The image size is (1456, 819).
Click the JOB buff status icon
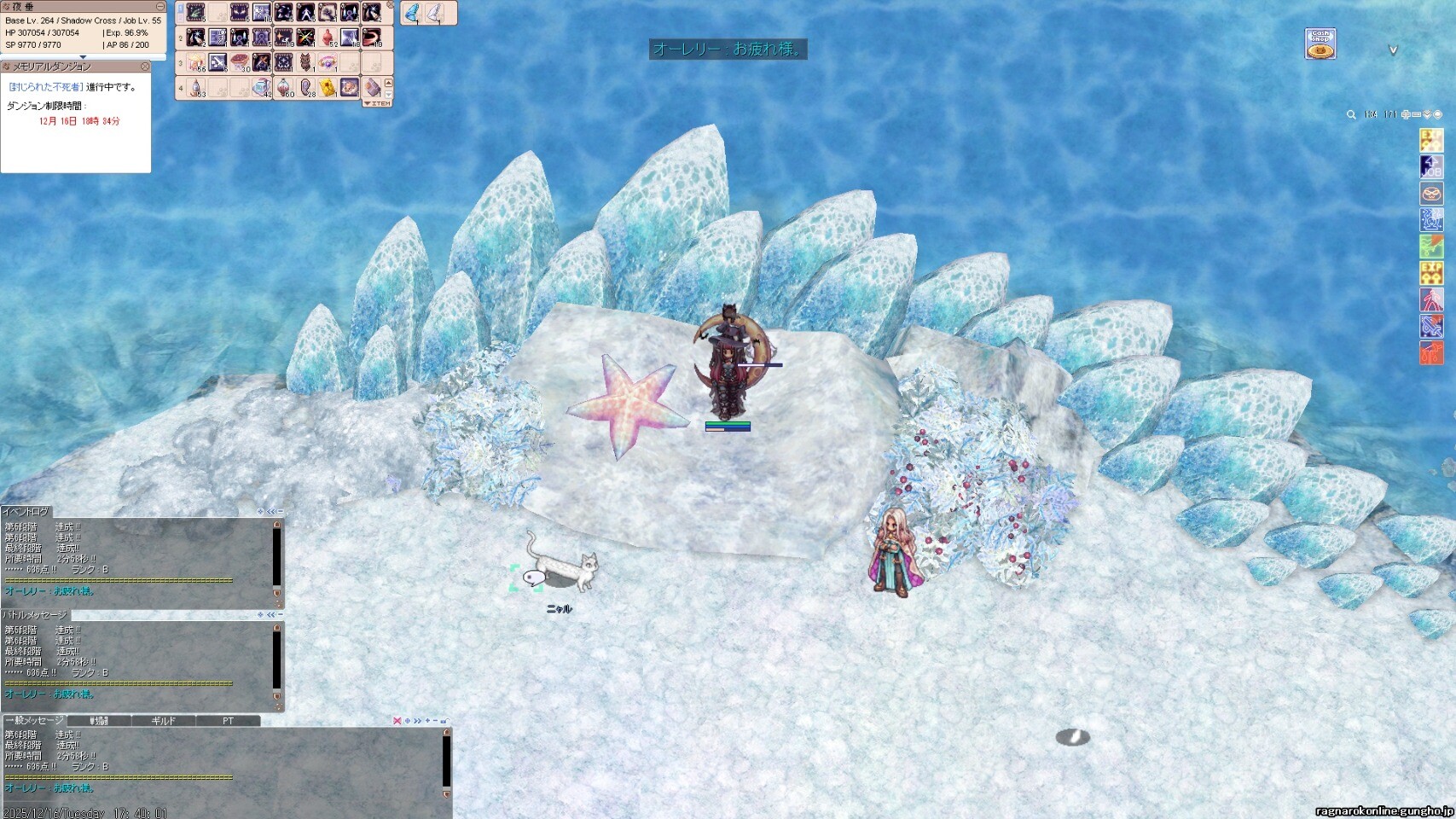(1430, 167)
